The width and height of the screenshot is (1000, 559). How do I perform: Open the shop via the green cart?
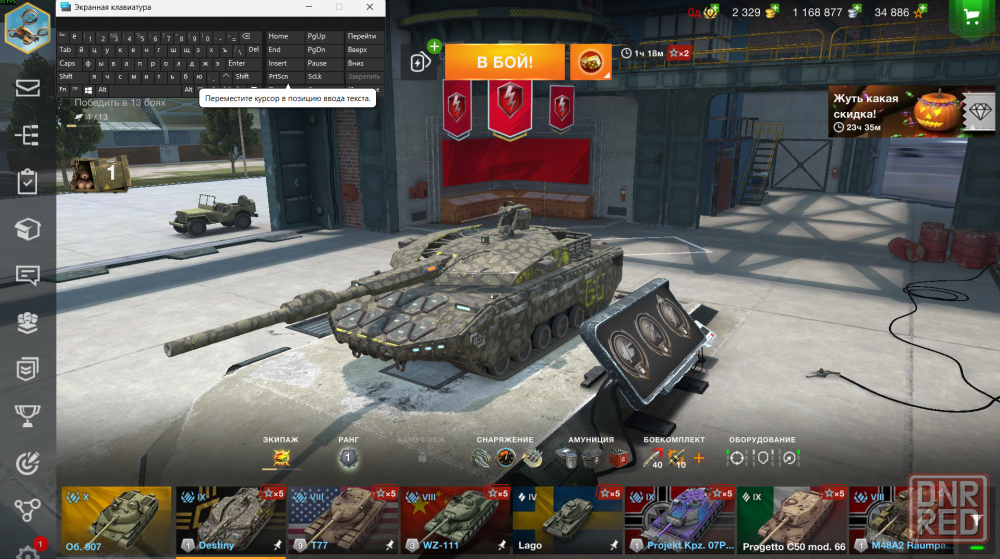tap(969, 16)
